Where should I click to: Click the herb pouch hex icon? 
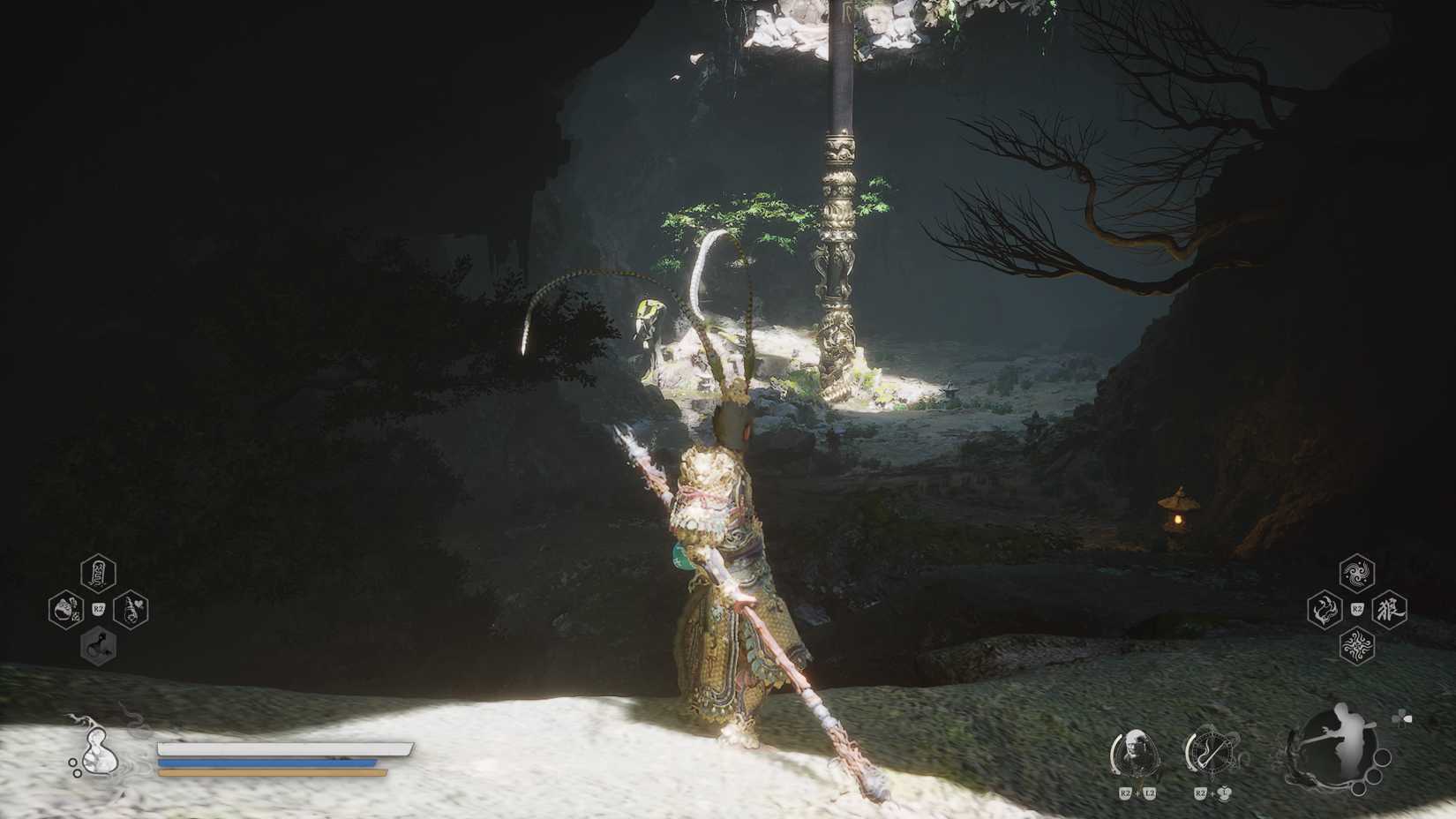pos(67,609)
